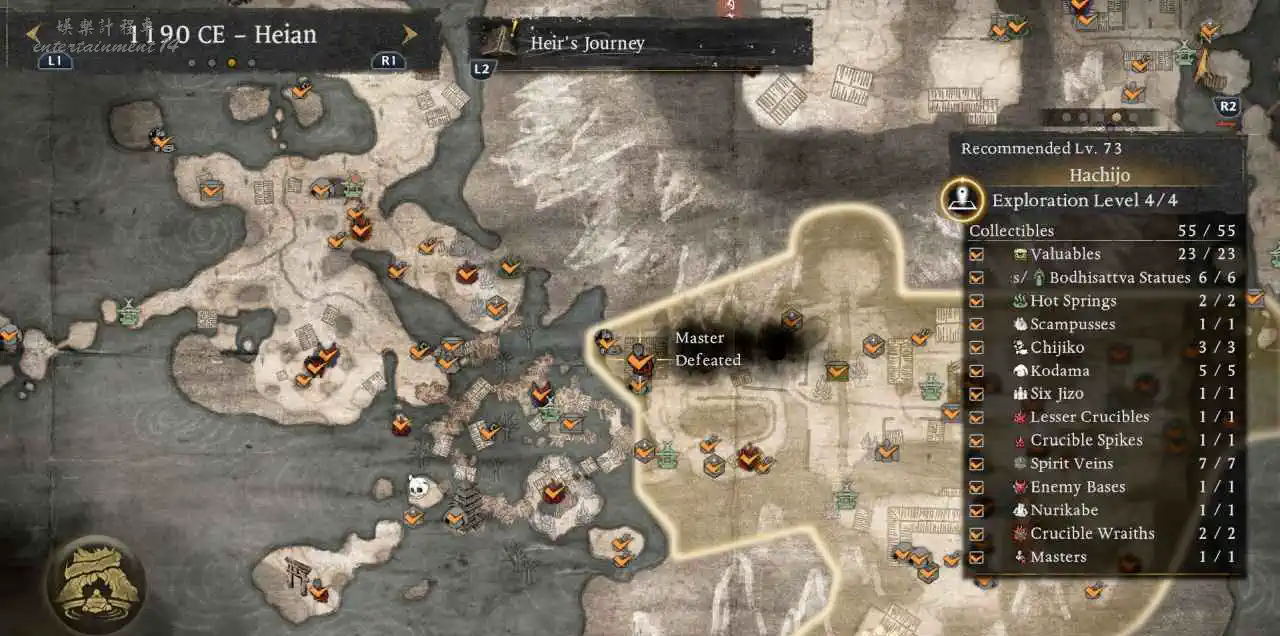1280x636 pixels.
Task: Toggle the Nurikabe checkbox
Action: tap(977, 511)
